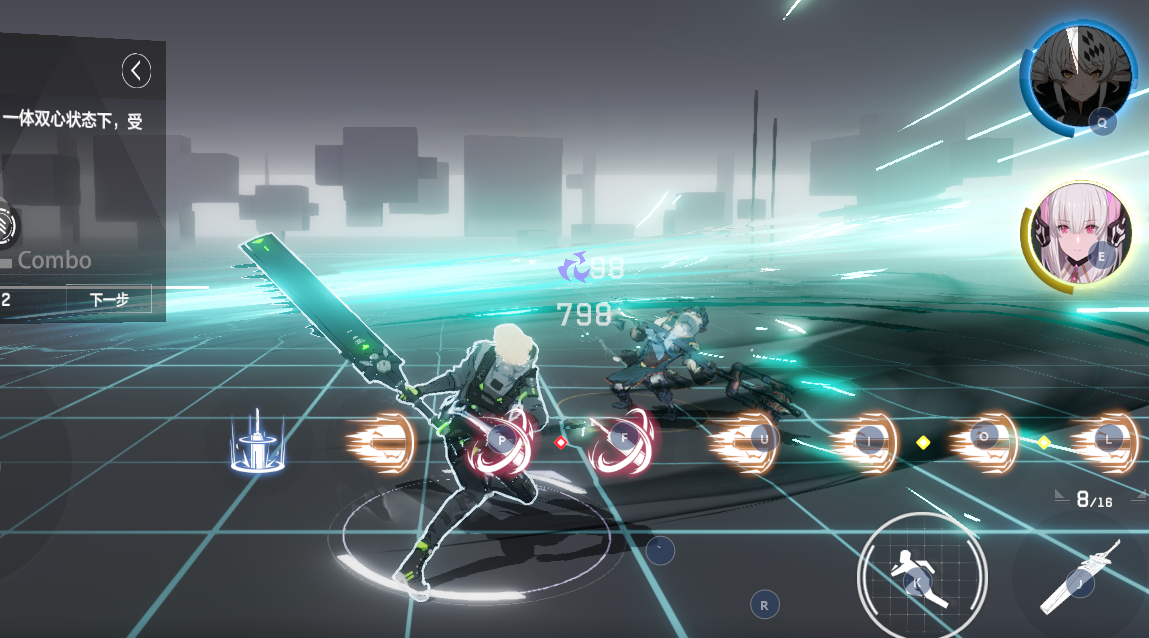Switch to the white-haired girl portrait
Screen dimensions: 1149x638
click(x=1077, y=240)
